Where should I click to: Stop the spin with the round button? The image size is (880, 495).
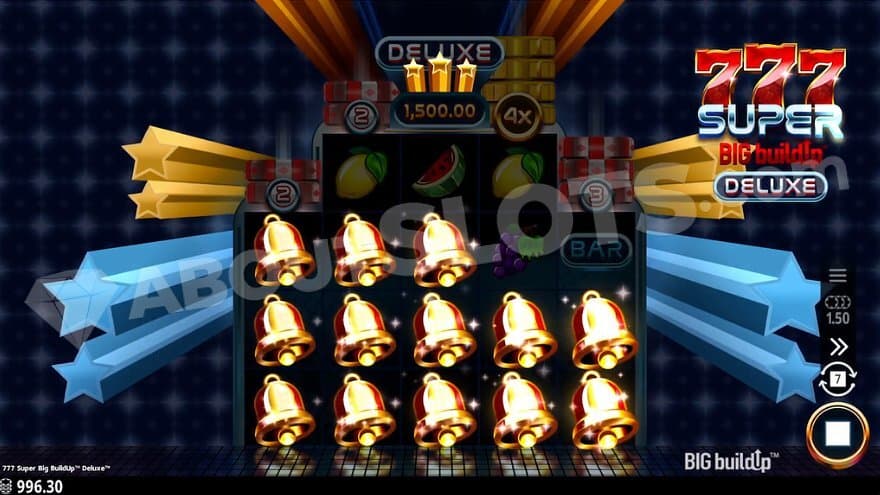(x=838, y=435)
